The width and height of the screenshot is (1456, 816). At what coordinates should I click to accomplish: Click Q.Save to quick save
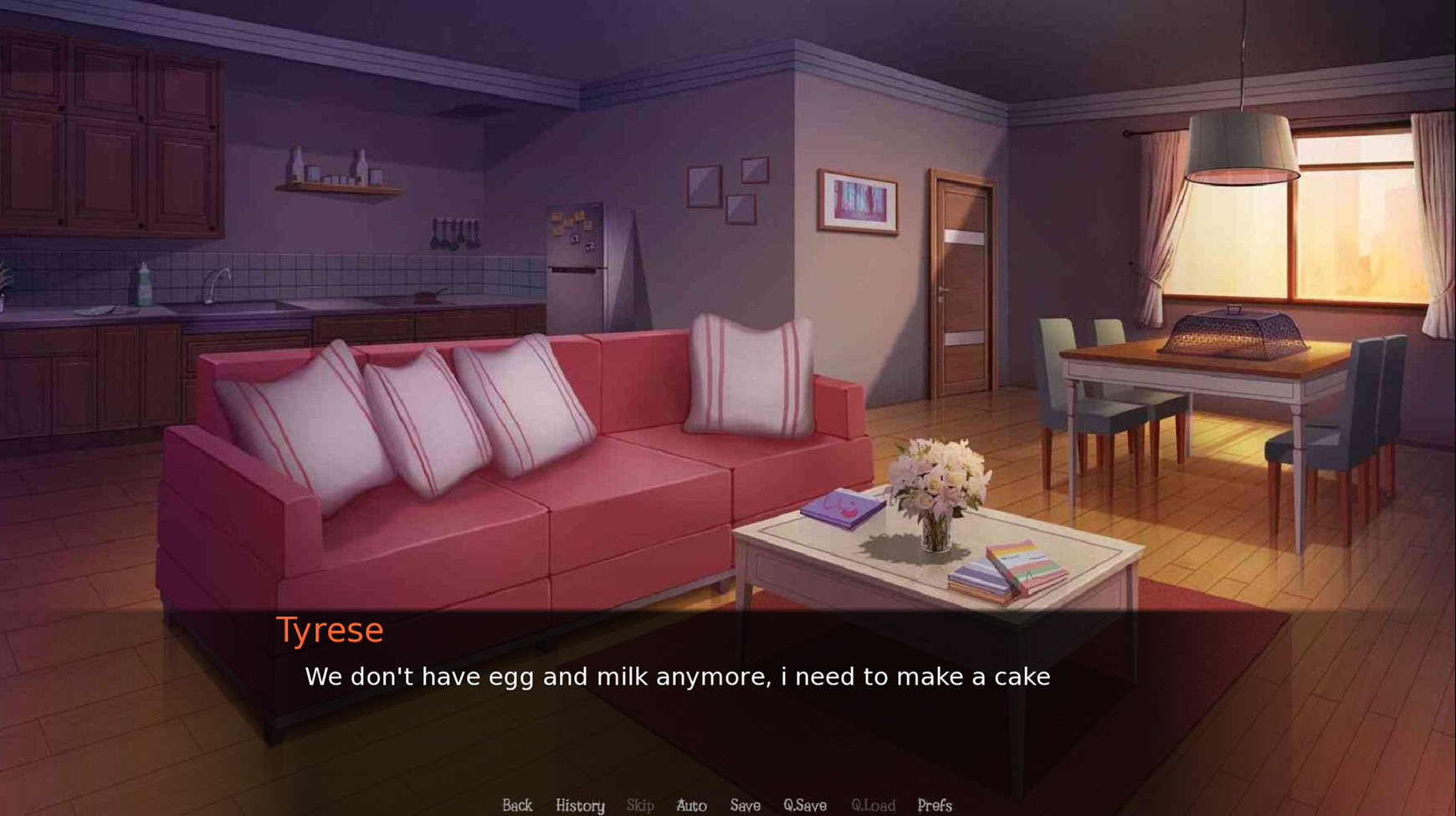pyautogui.click(x=805, y=805)
